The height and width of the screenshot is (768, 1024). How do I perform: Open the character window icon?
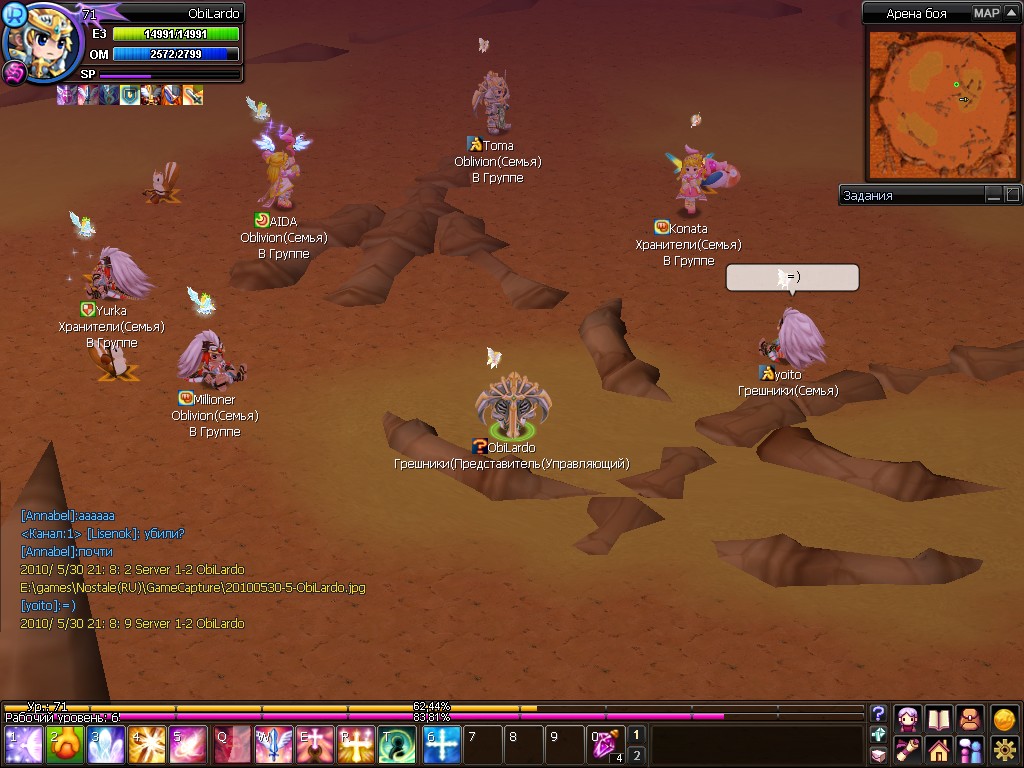908,719
